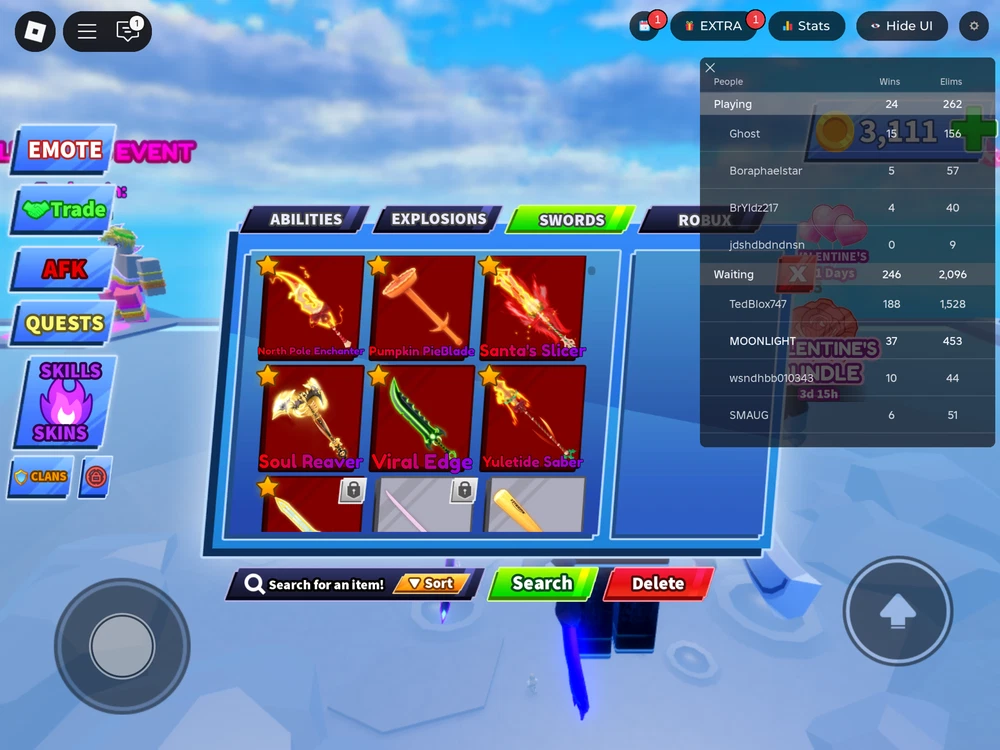Screen dimensions: 1000x750
Task: Select the Soul Reaver sword
Action: point(312,415)
